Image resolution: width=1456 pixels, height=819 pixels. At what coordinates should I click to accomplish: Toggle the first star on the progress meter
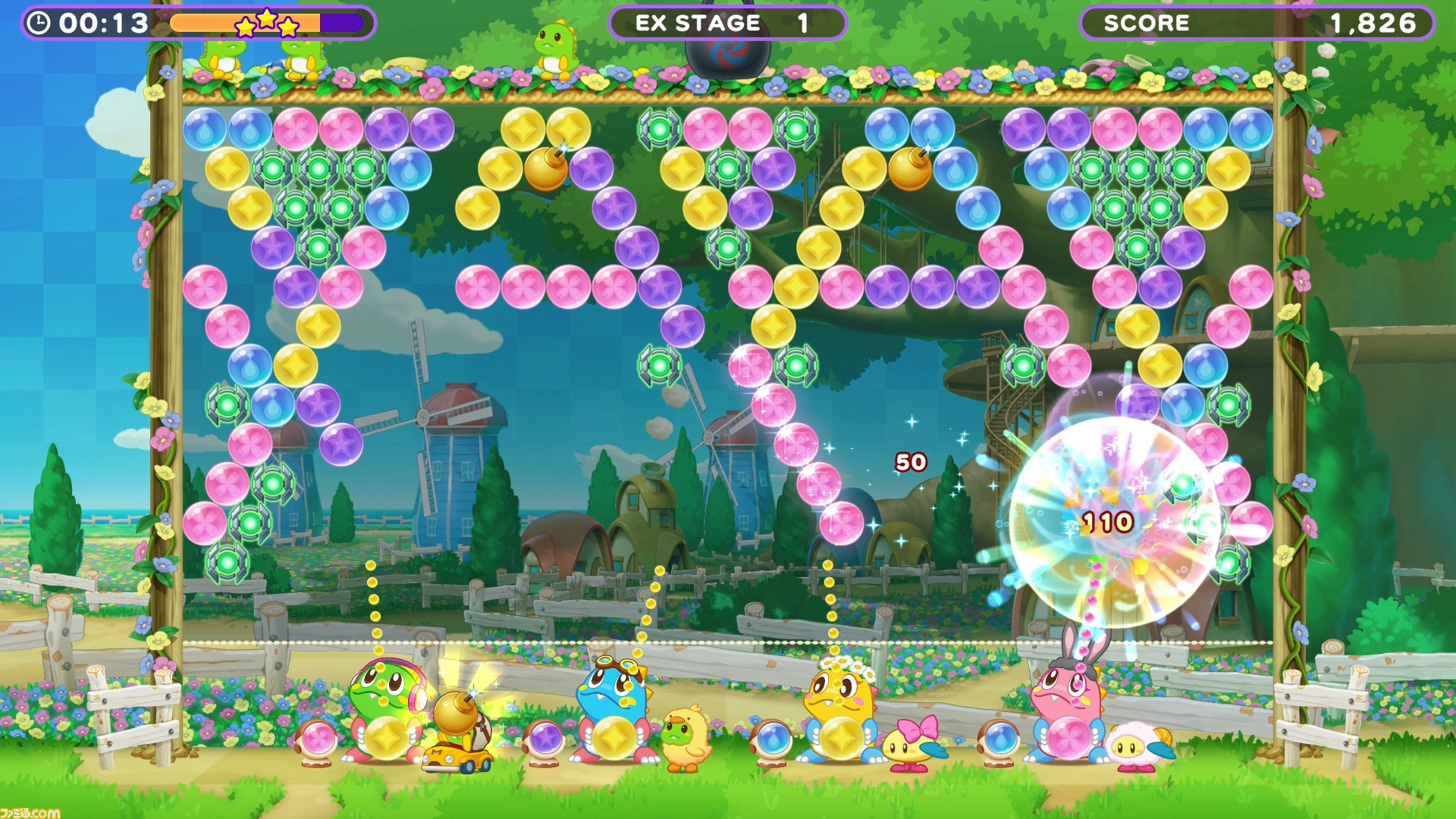[x=246, y=25]
